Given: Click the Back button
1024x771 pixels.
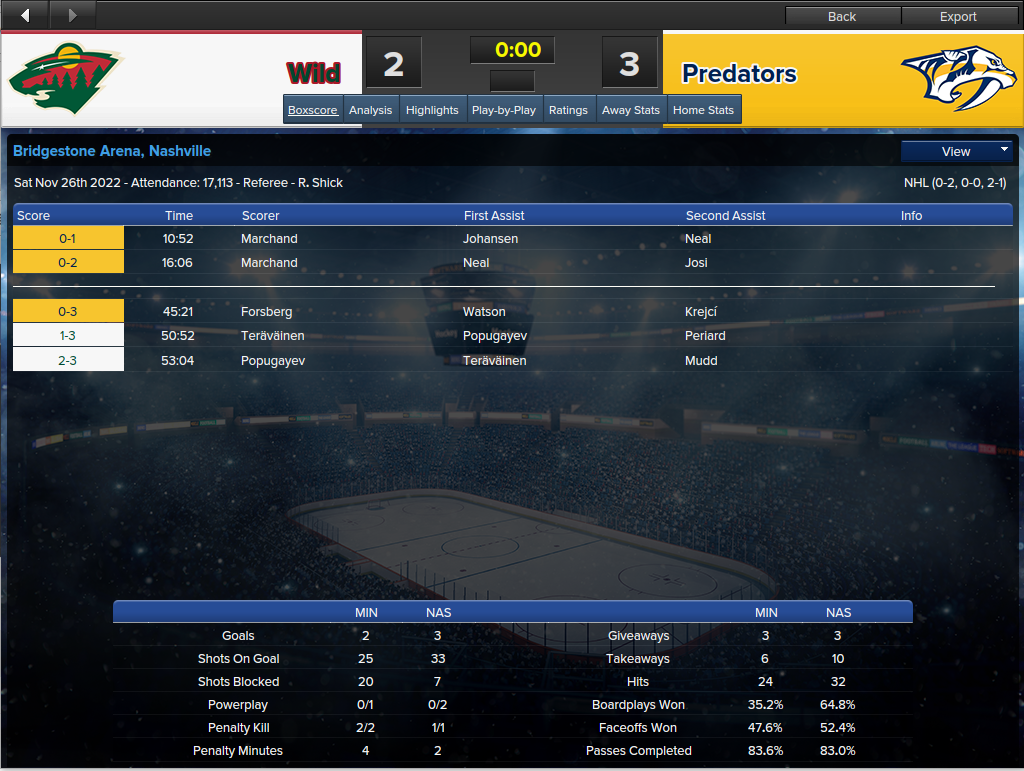Looking at the screenshot, I should 842,16.
